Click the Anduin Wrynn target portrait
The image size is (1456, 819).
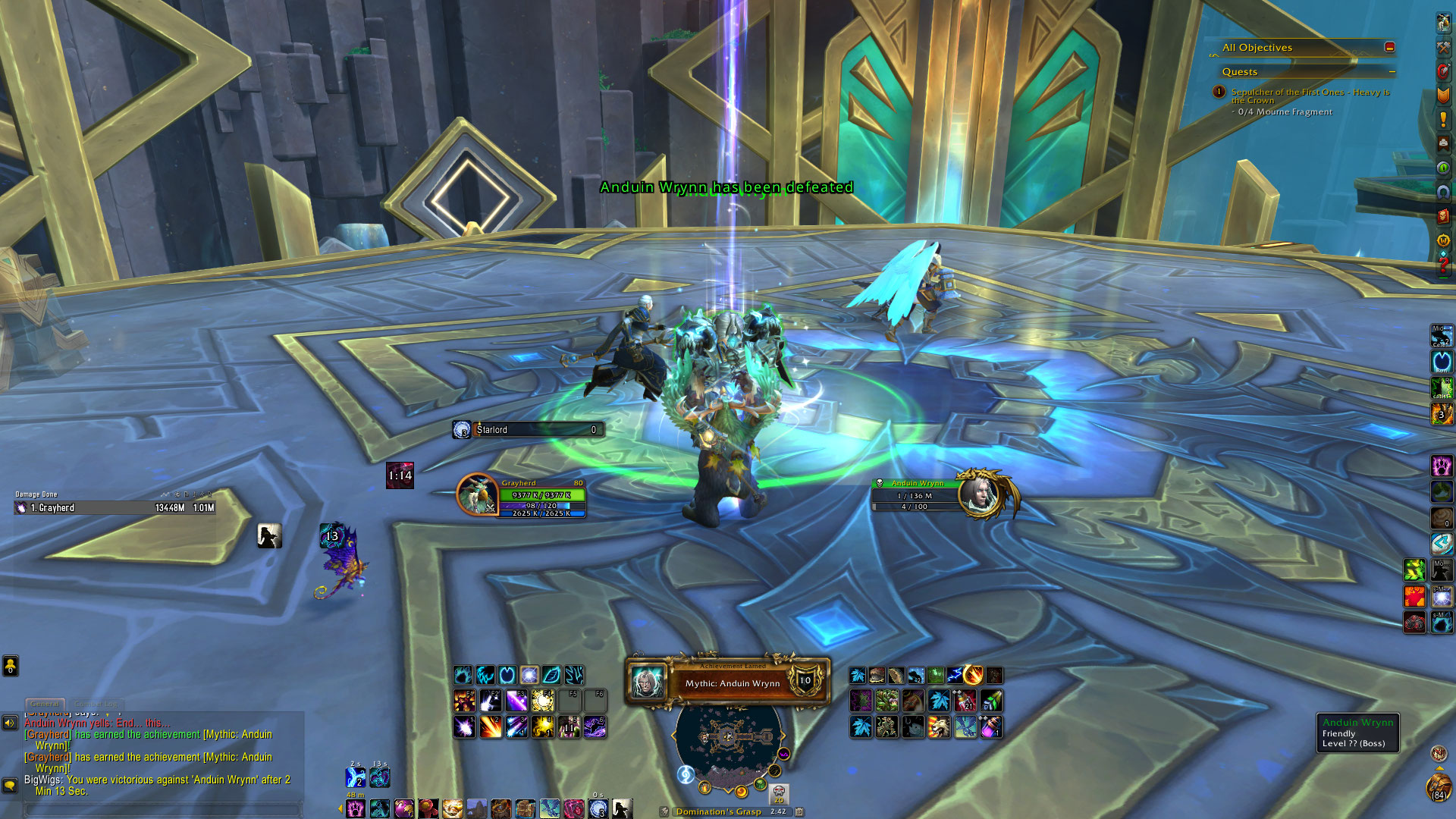click(981, 494)
